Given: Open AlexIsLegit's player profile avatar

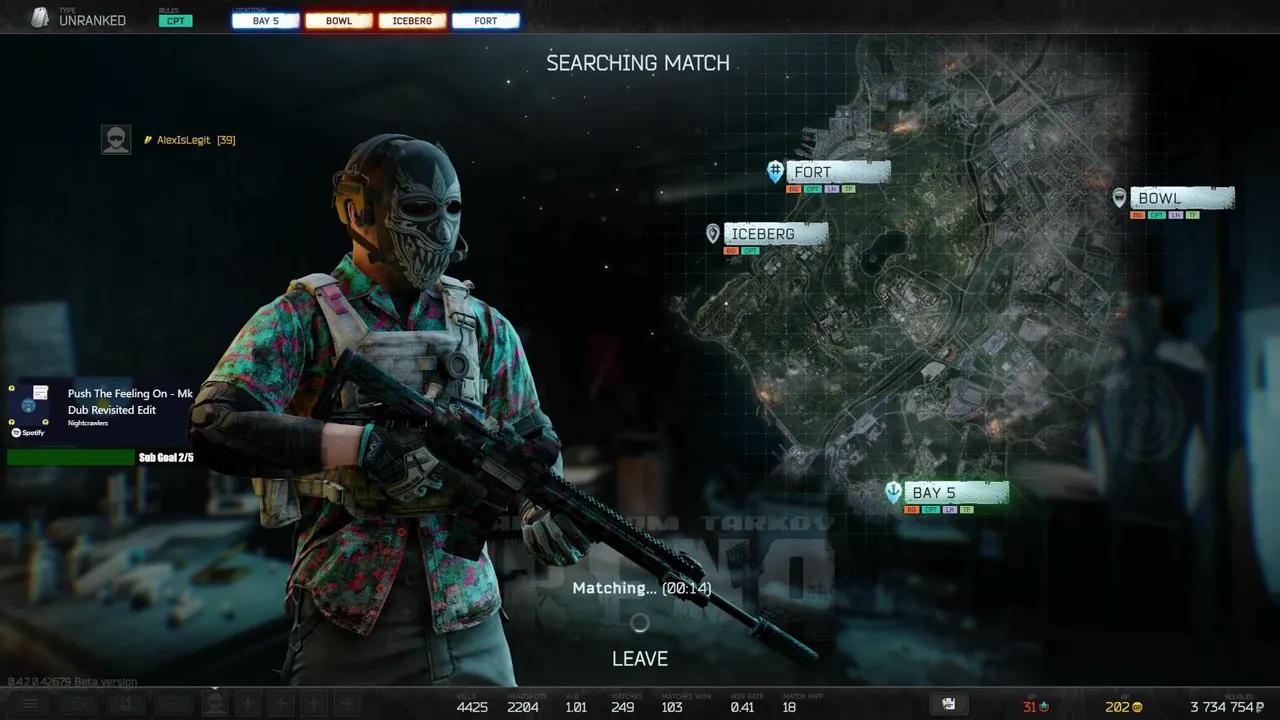Looking at the screenshot, I should pyautogui.click(x=116, y=140).
